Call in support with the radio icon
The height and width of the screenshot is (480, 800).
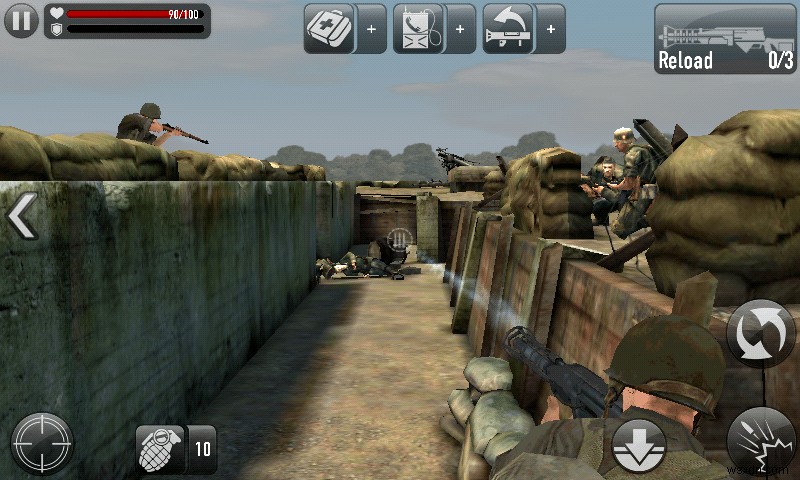(419, 28)
